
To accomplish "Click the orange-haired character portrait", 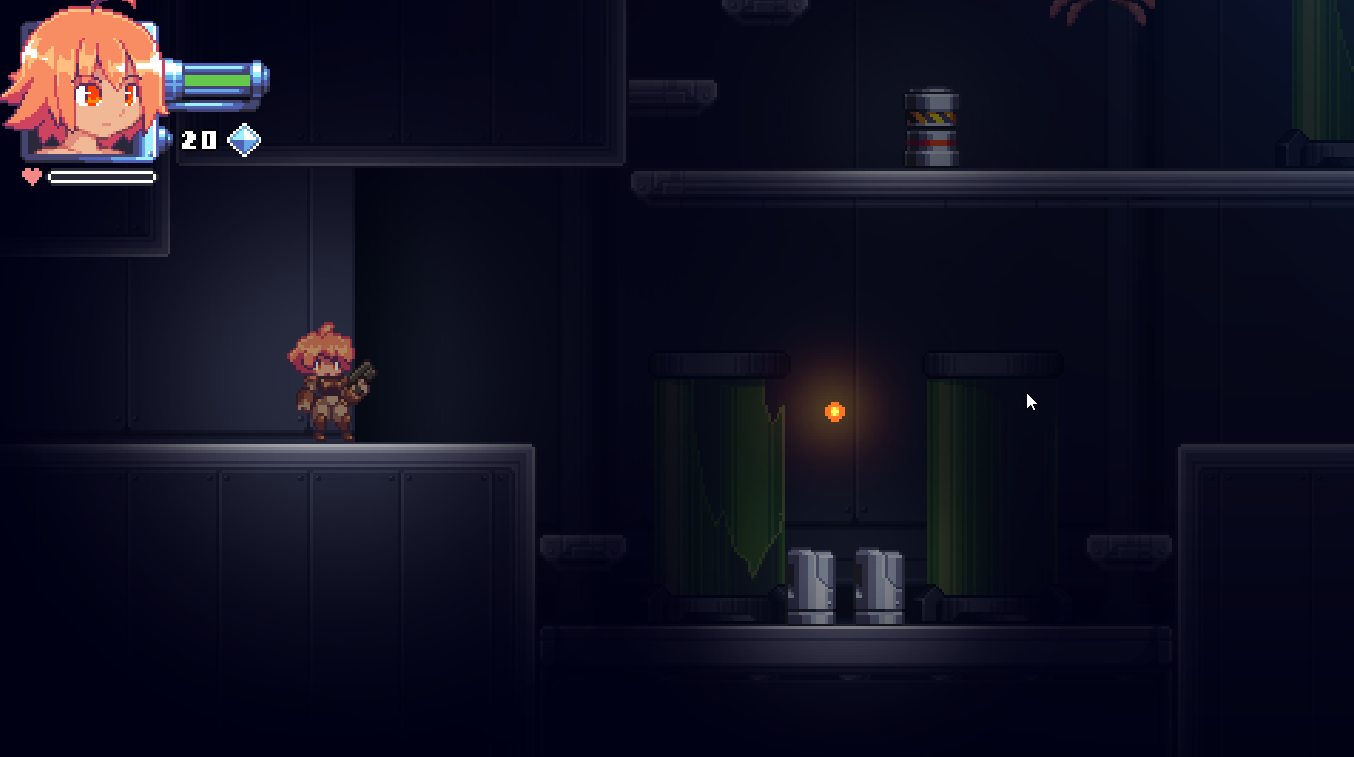I will pyautogui.click(x=87, y=87).
